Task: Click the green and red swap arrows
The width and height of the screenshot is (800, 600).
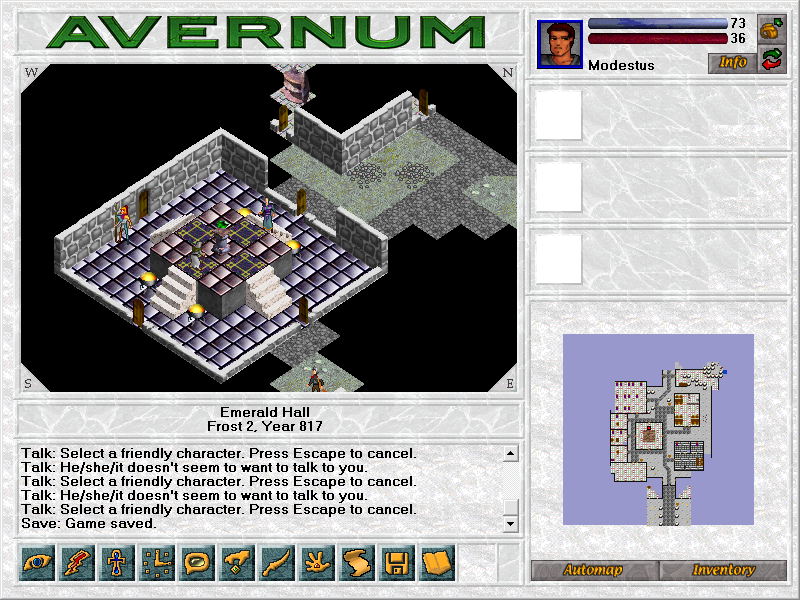Action: [x=771, y=60]
